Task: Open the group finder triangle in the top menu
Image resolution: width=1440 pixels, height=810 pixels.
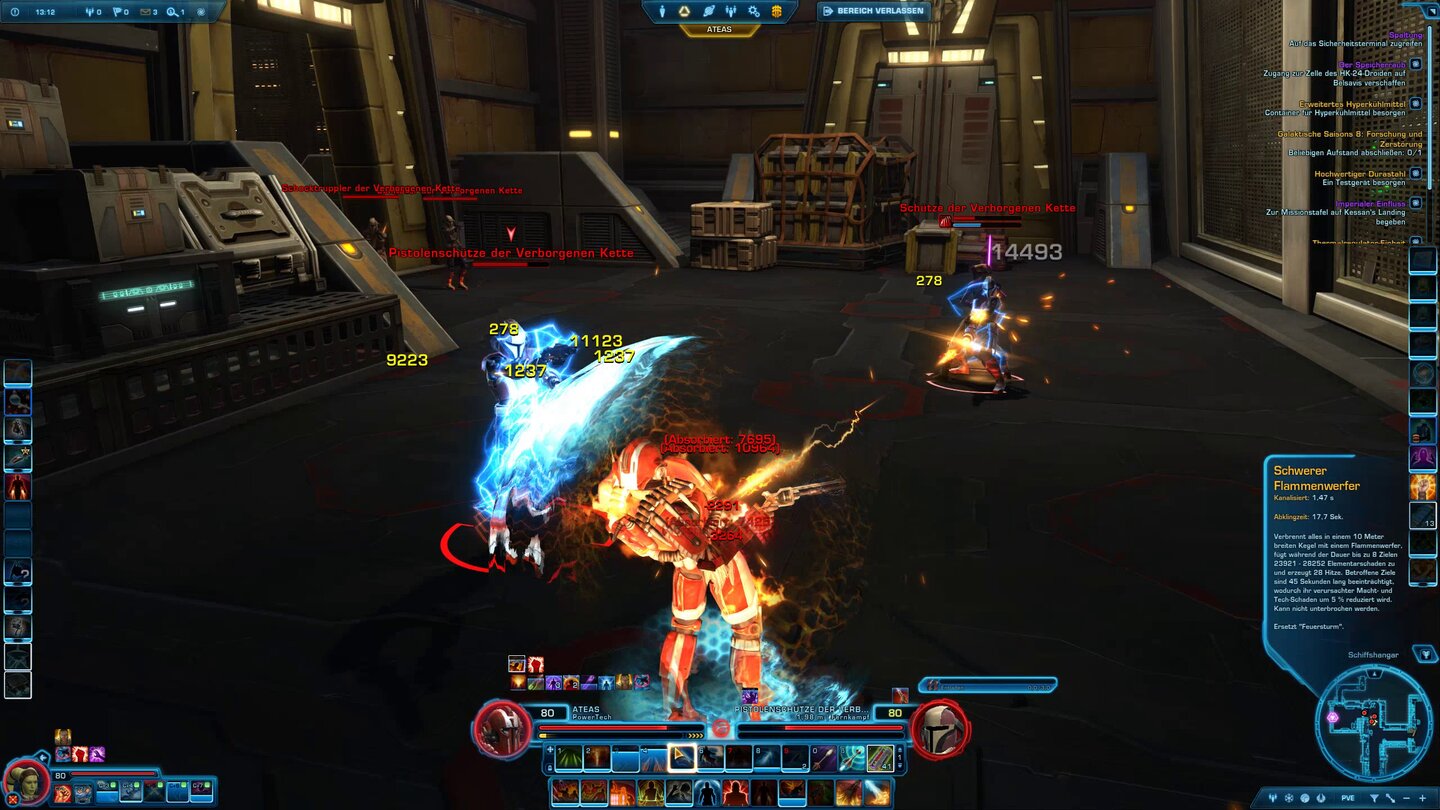Action: pyautogui.click(x=684, y=10)
